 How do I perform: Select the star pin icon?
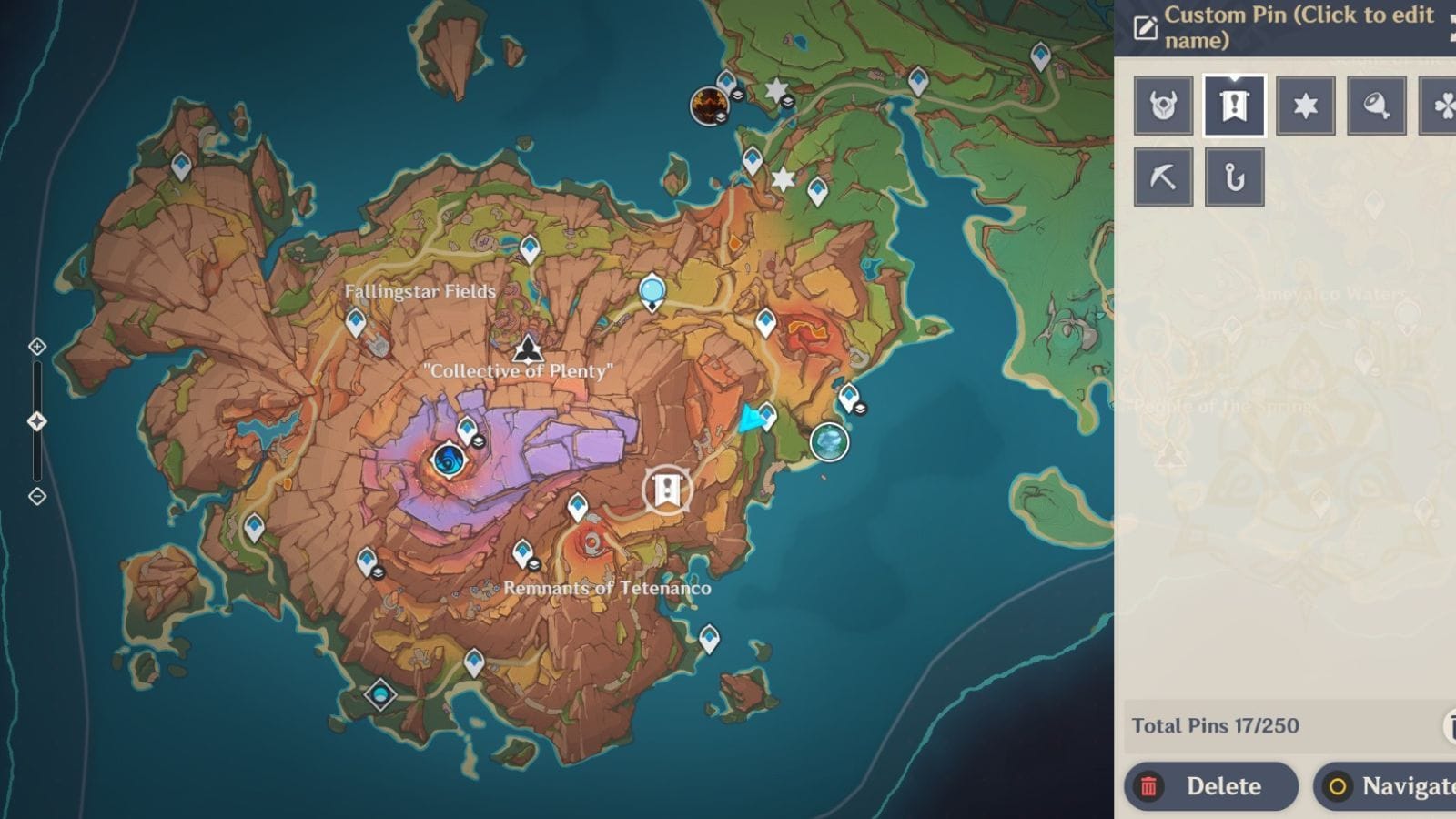click(1305, 104)
